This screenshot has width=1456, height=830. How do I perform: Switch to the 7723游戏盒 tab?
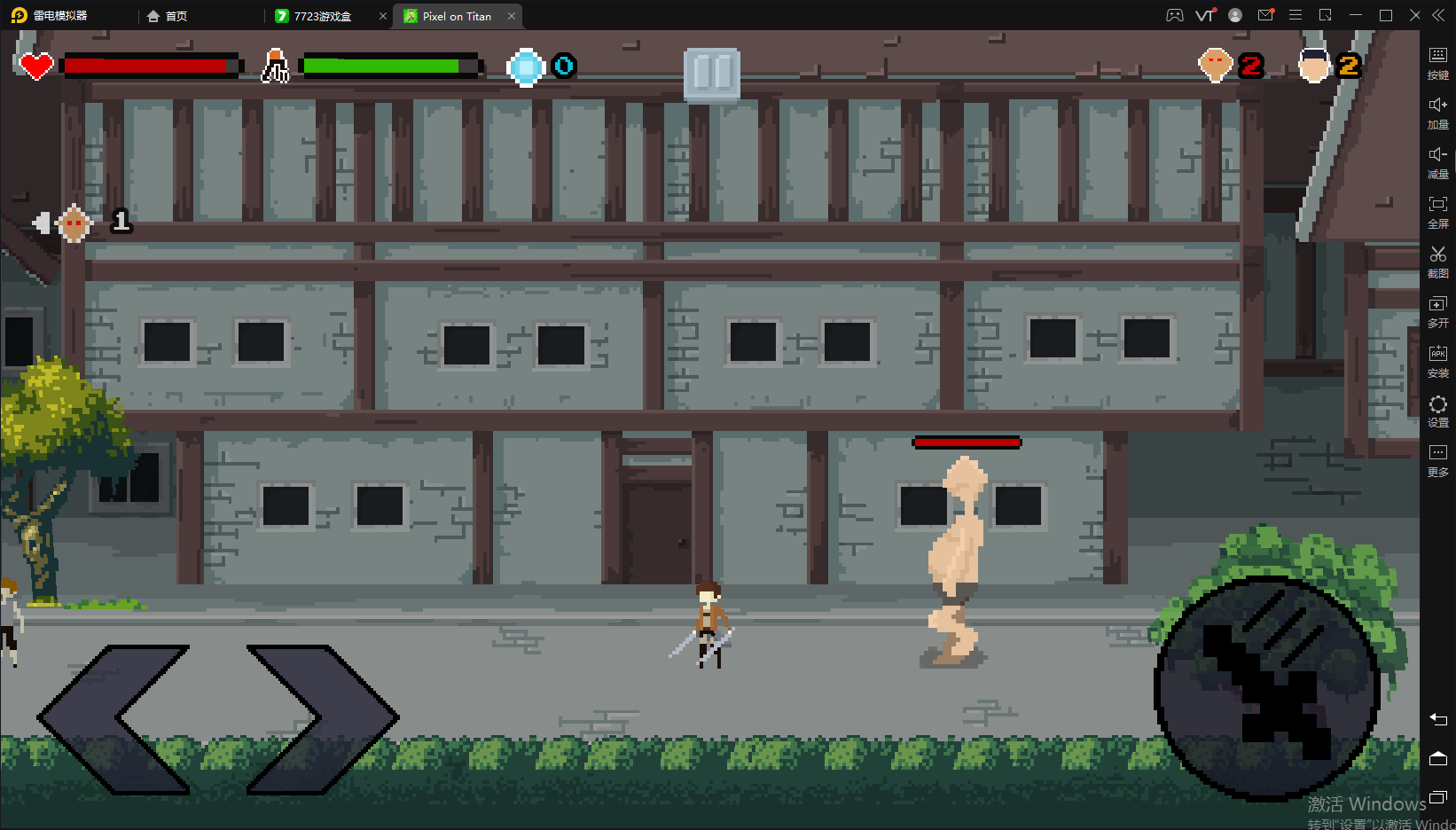321,15
